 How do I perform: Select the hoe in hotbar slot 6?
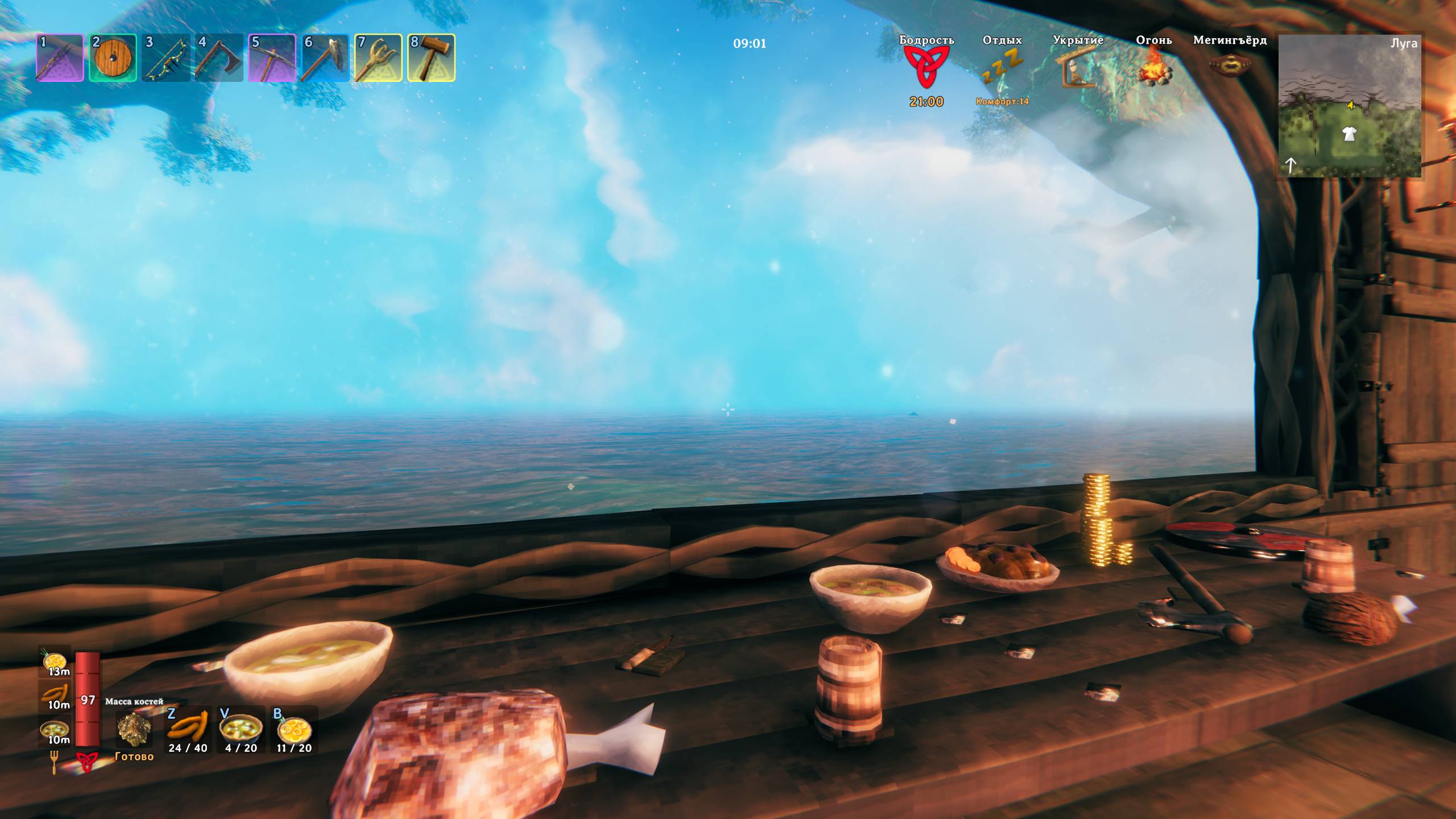325,58
